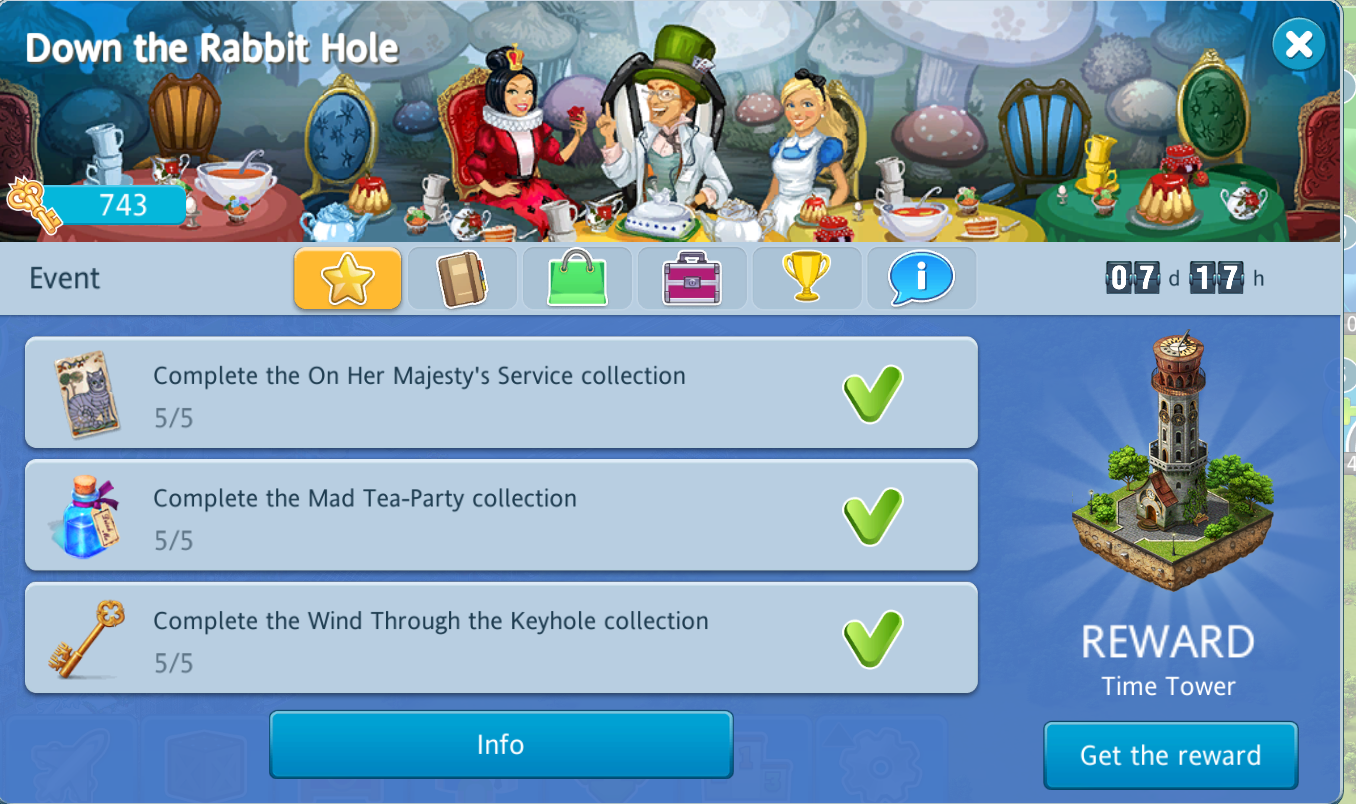The height and width of the screenshot is (804, 1356).
Task: Open the notebook journal tab
Action: pyautogui.click(x=462, y=278)
